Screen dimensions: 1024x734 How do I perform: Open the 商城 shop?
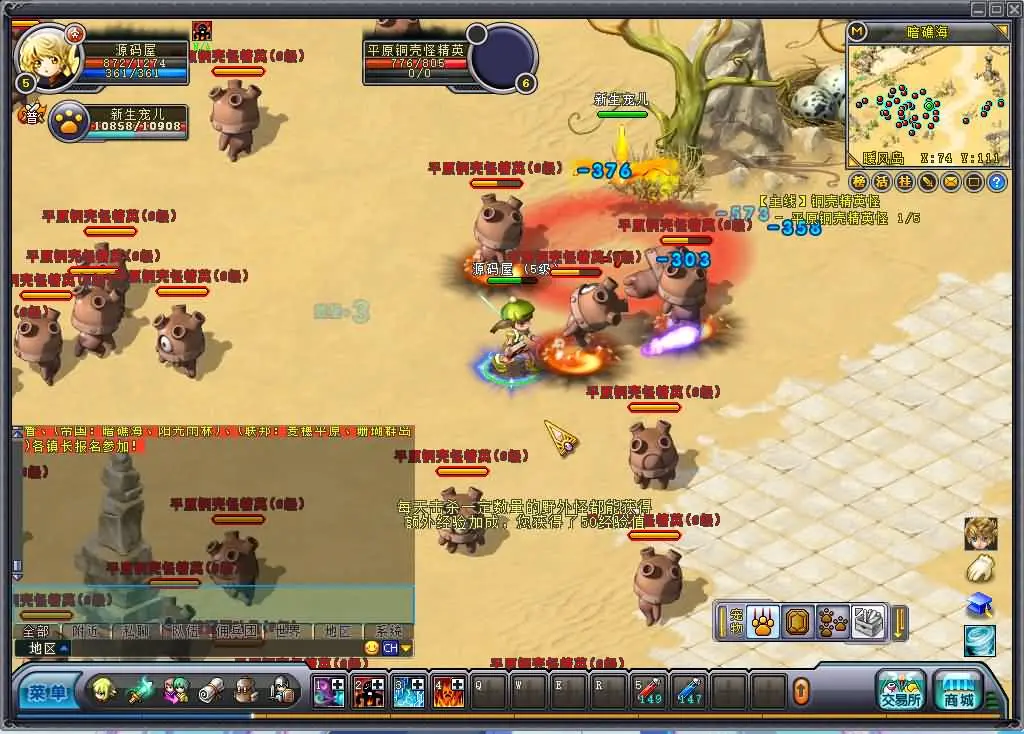click(958, 690)
